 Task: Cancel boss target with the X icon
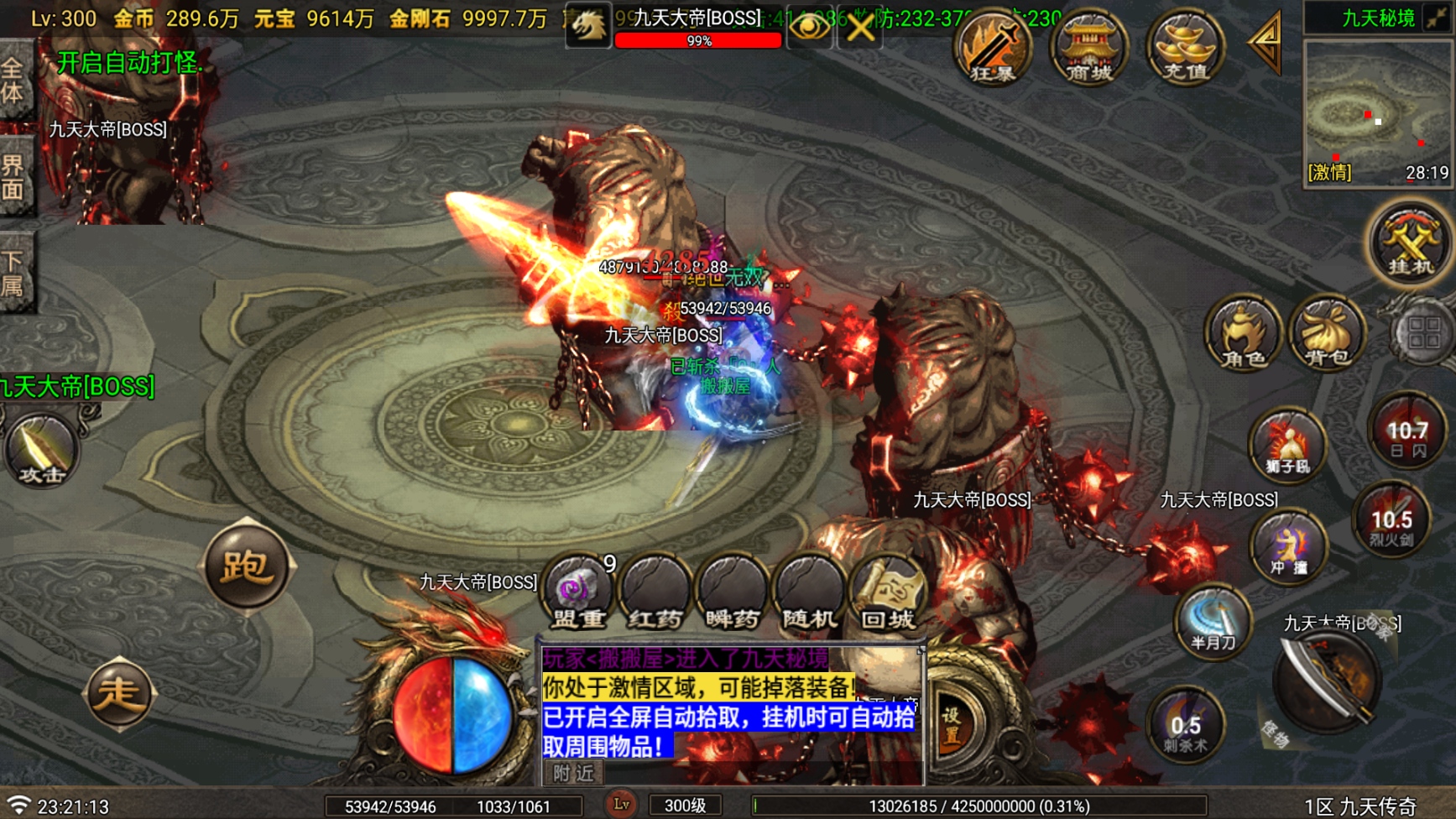pos(860,27)
